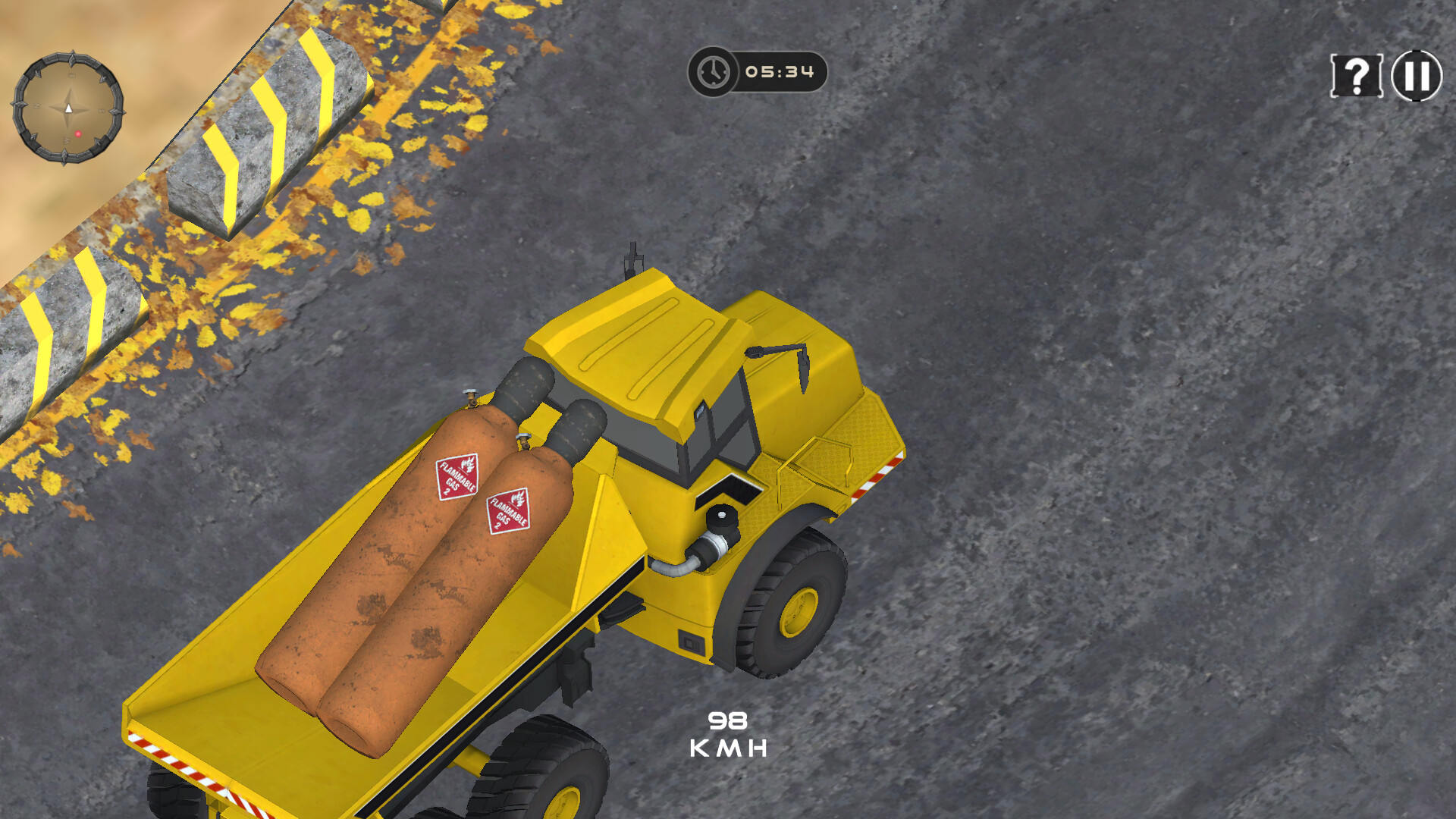The height and width of the screenshot is (819, 1456).
Task: Click the clock icon beside the timer
Action: coord(713,72)
